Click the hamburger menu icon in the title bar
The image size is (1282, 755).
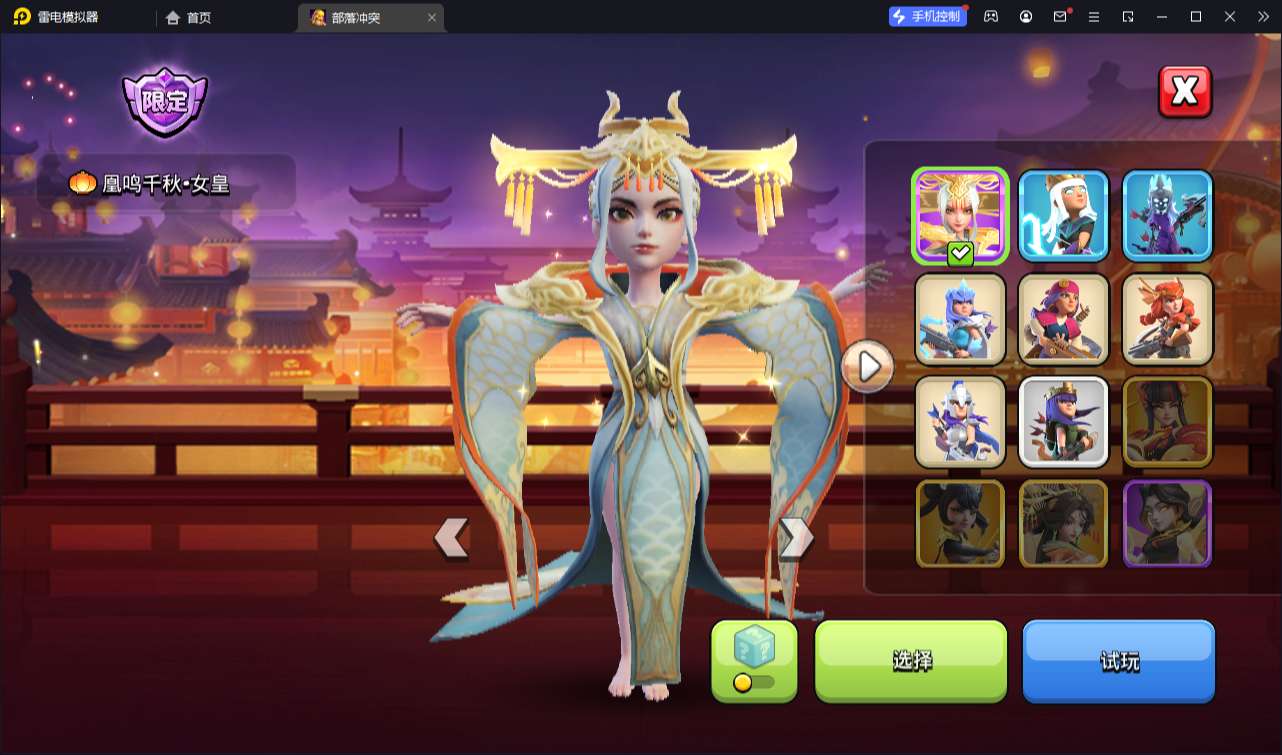[1094, 16]
